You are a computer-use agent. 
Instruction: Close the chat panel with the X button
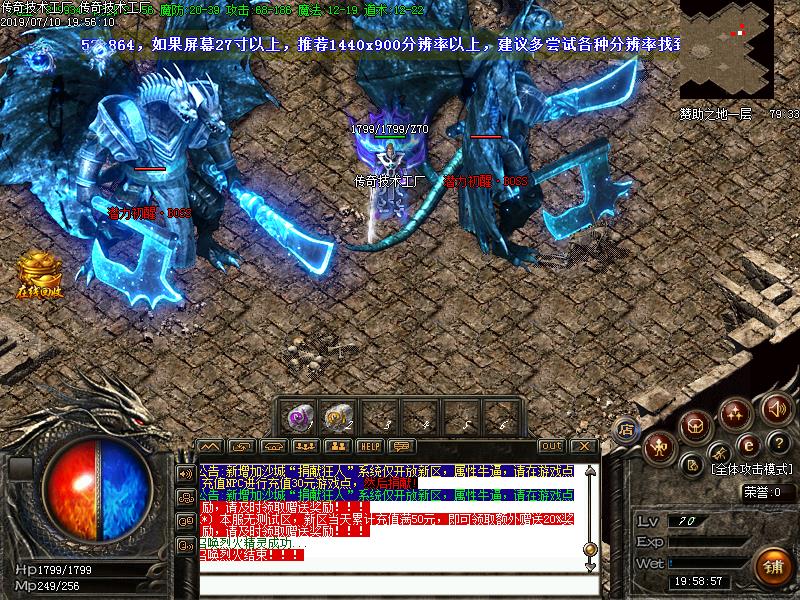(x=584, y=446)
